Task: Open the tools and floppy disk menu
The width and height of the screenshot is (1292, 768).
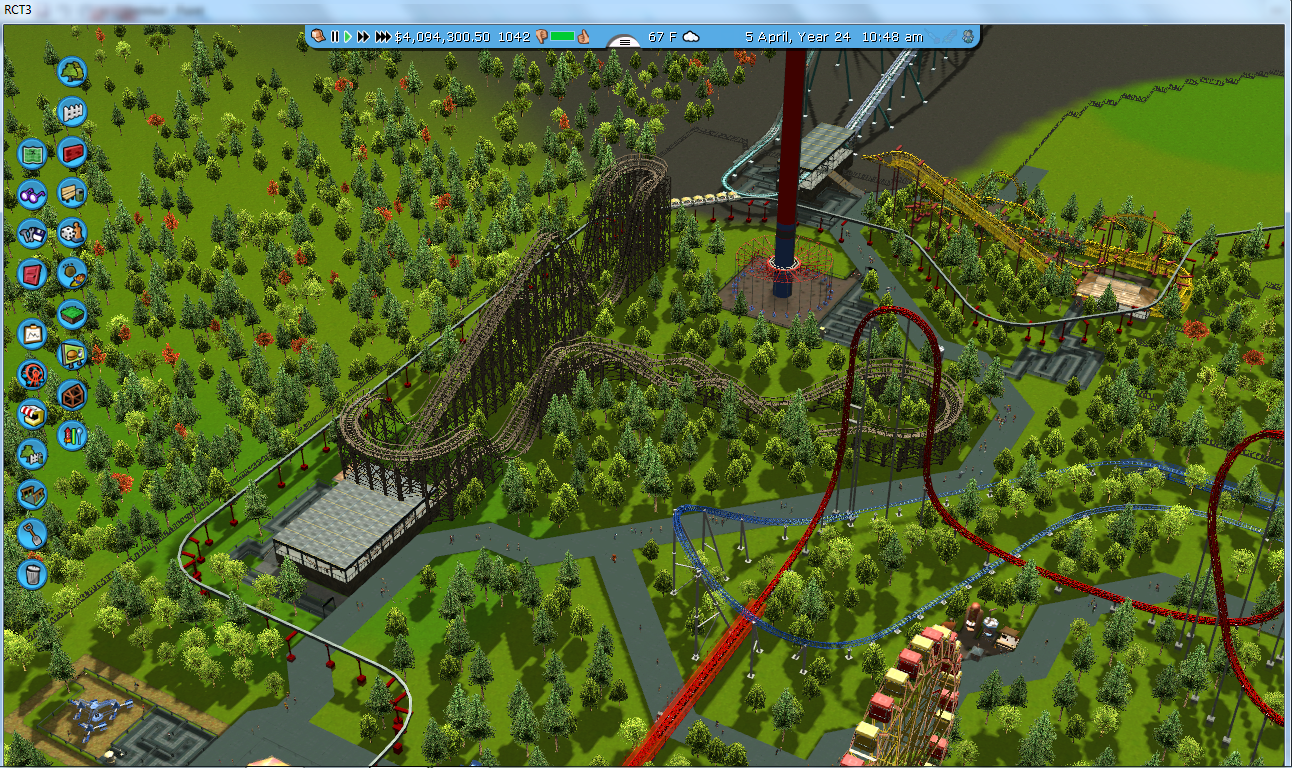Action: pos(32,233)
